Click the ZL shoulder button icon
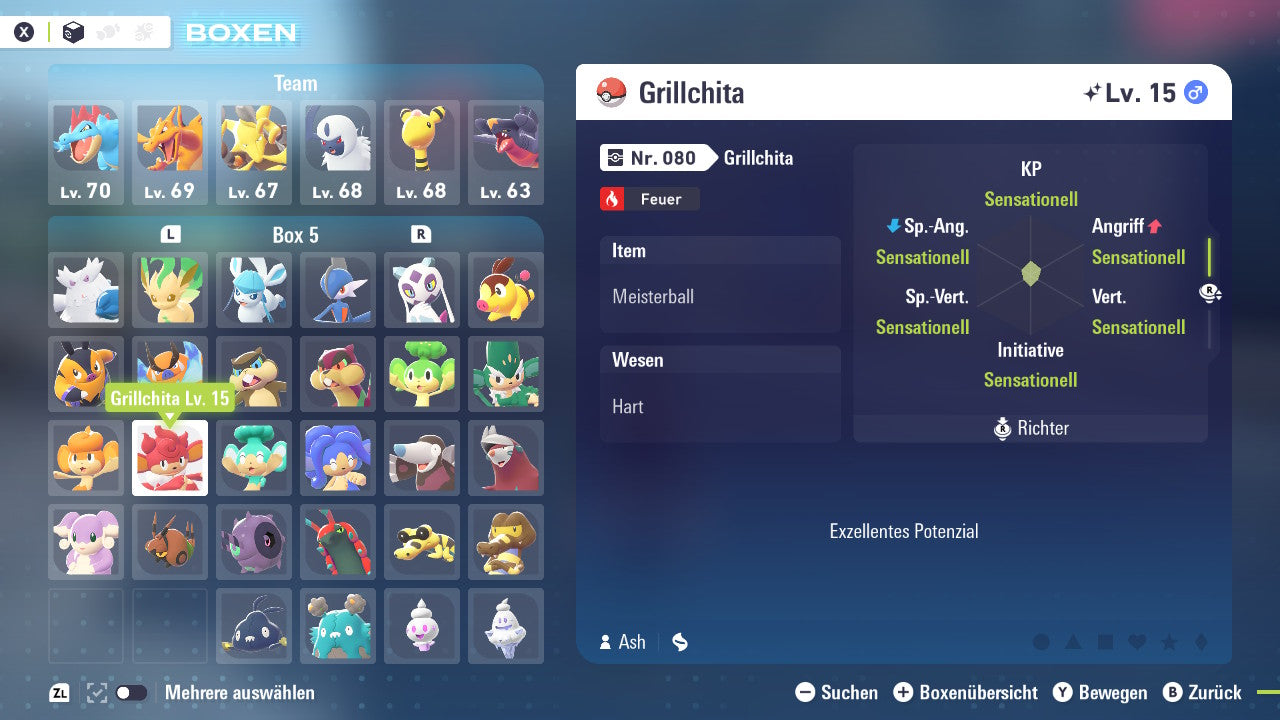The image size is (1280, 720). [x=60, y=692]
